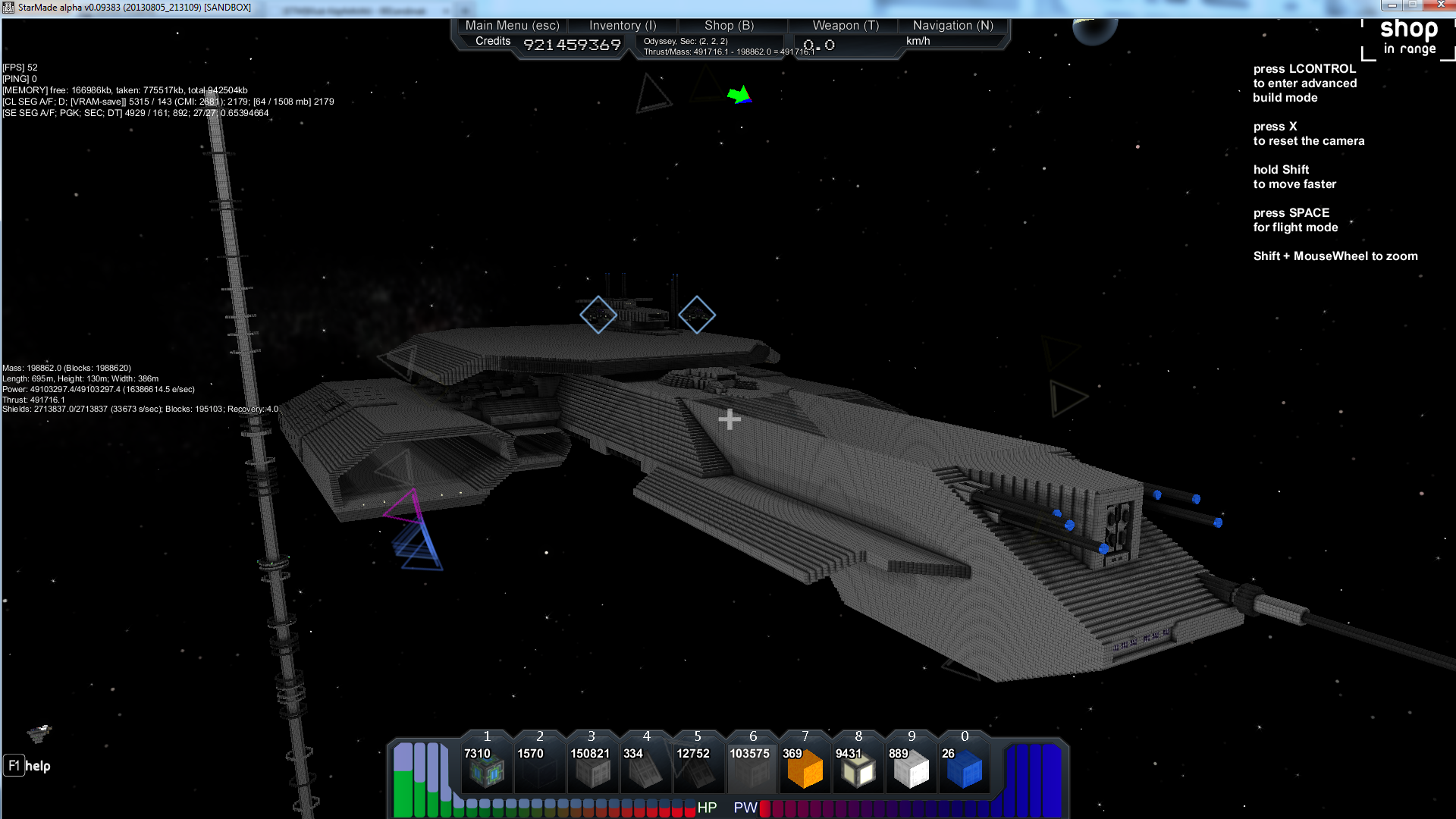
Task: Choose the blue block in slot 0
Action: click(965, 770)
